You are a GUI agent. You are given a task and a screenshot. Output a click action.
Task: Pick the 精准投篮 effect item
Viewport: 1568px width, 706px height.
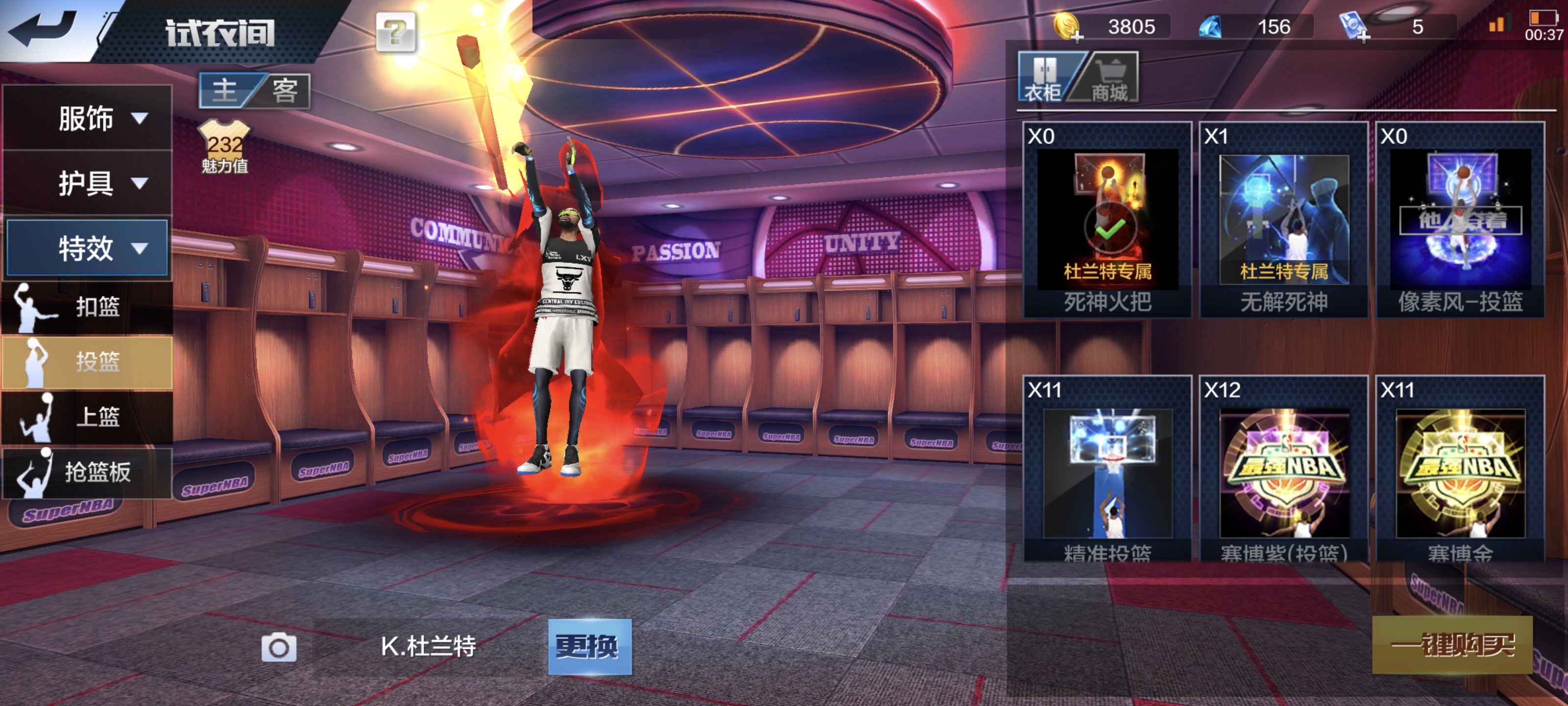click(x=1107, y=470)
